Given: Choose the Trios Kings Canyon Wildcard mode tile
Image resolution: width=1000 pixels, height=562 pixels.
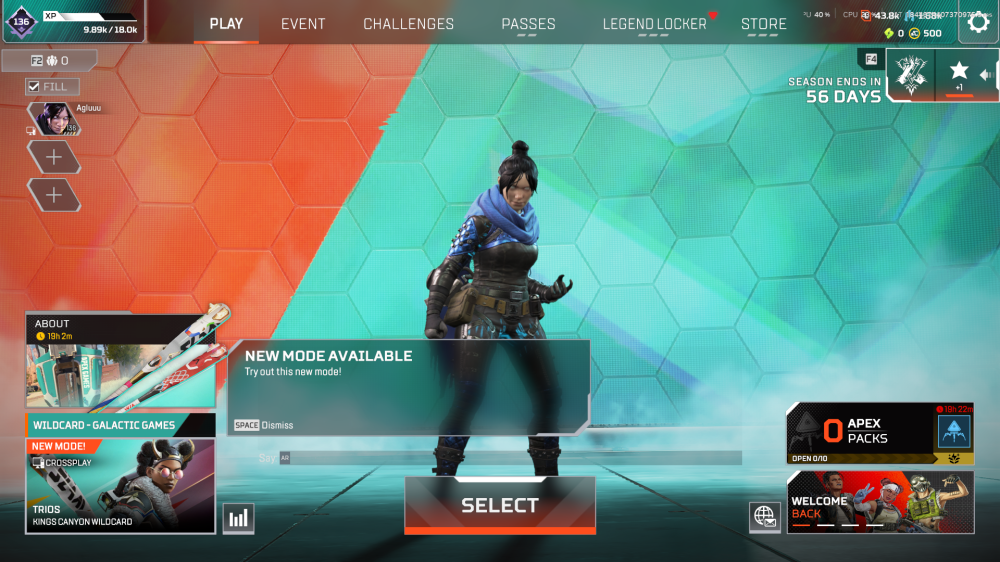Looking at the screenshot, I should pos(121,484).
